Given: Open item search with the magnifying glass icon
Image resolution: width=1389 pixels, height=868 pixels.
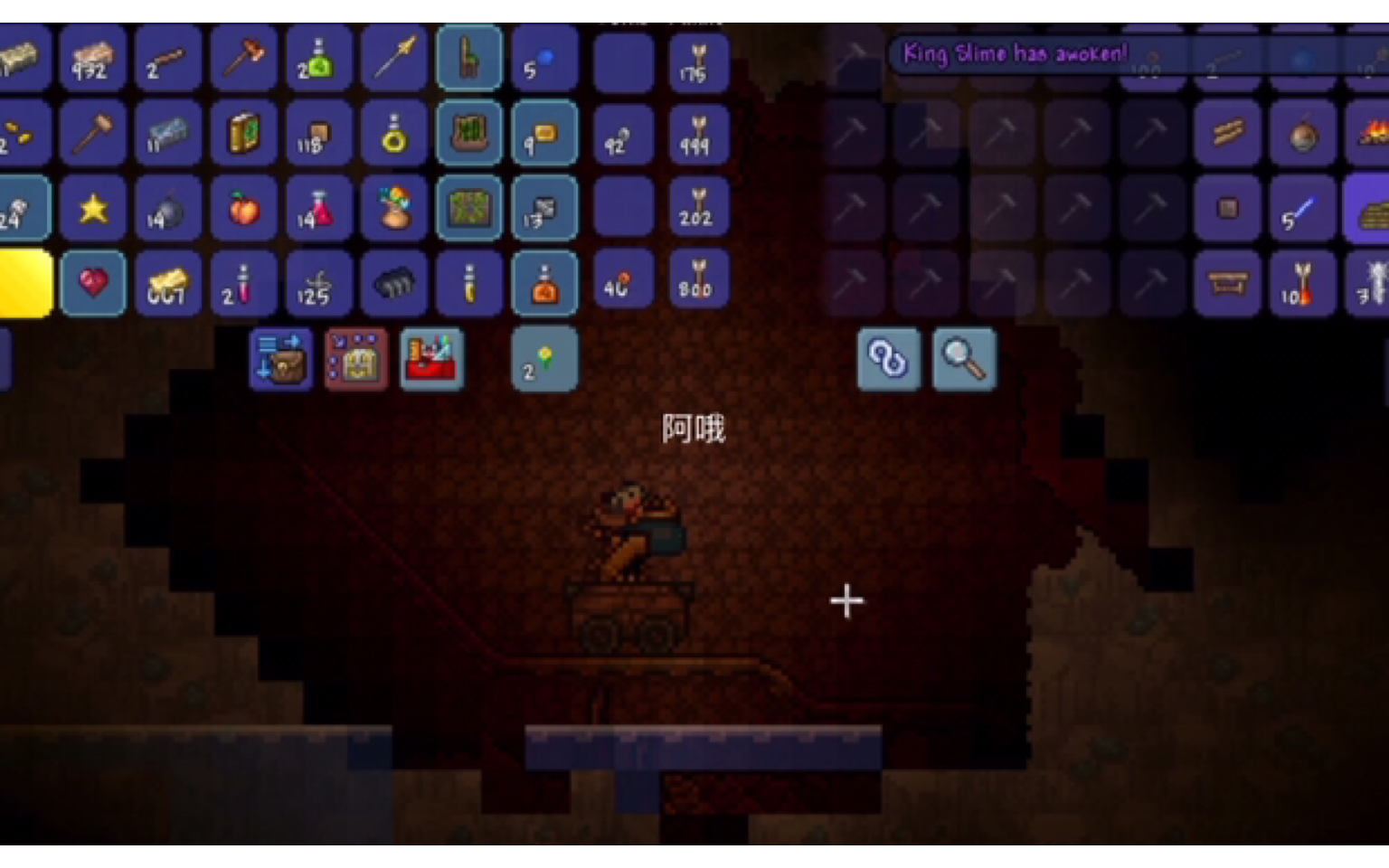Looking at the screenshot, I should (964, 359).
